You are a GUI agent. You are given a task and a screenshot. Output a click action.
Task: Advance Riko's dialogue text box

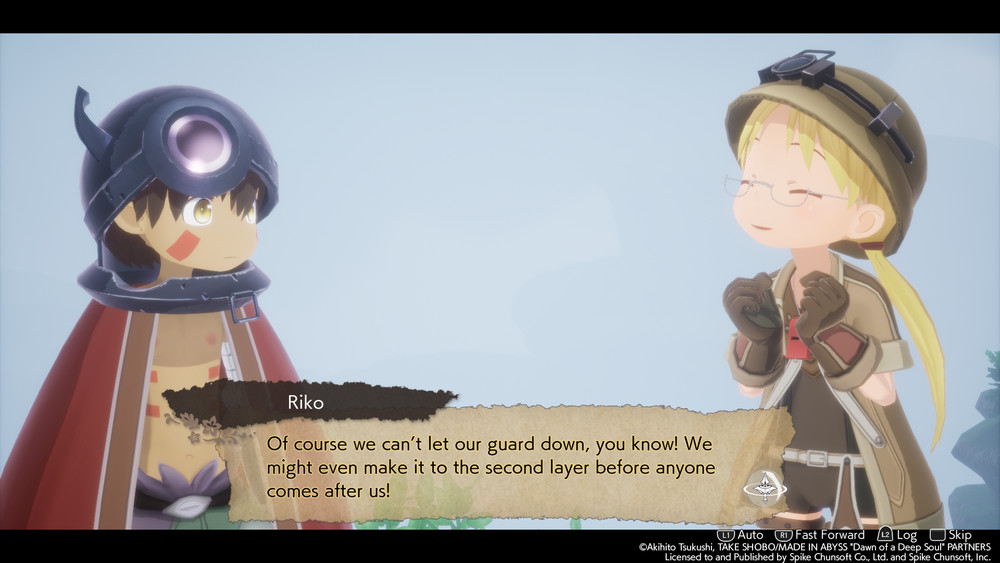coord(490,466)
